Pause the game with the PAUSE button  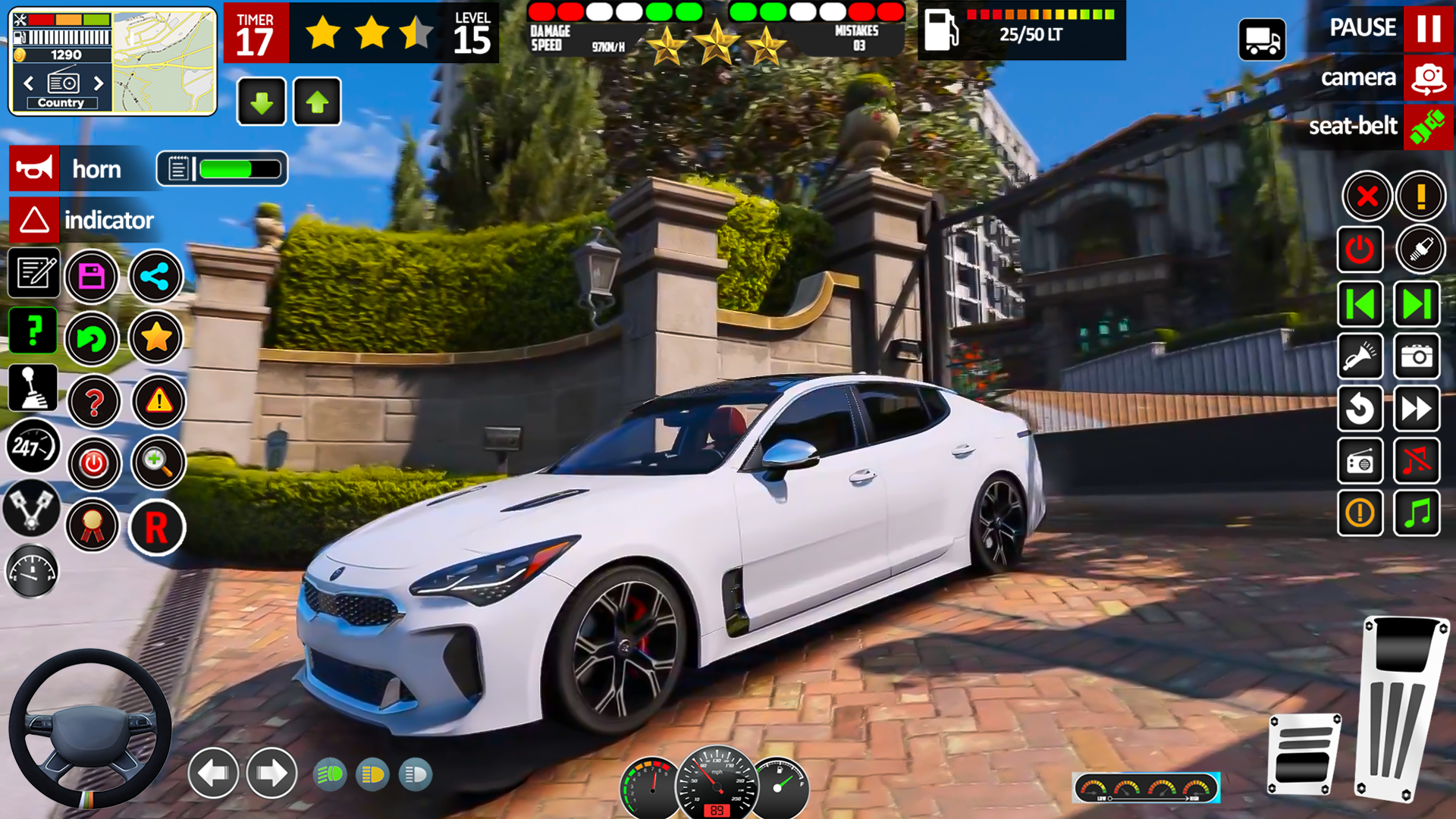click(1428, 28)
